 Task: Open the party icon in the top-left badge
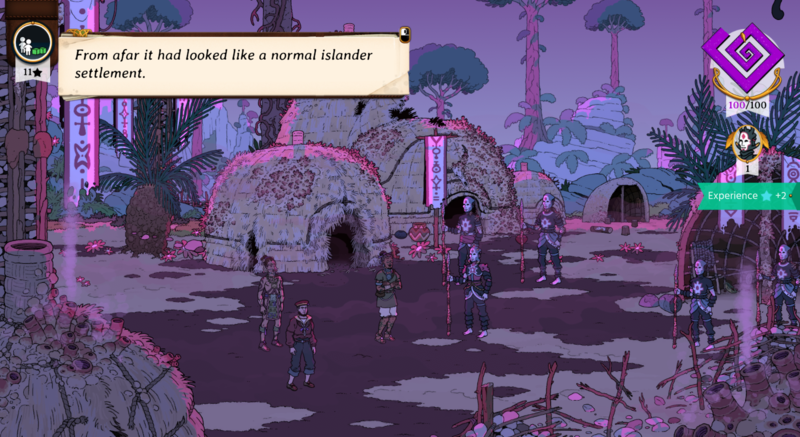pyautogui.click(x=29, y=43)
